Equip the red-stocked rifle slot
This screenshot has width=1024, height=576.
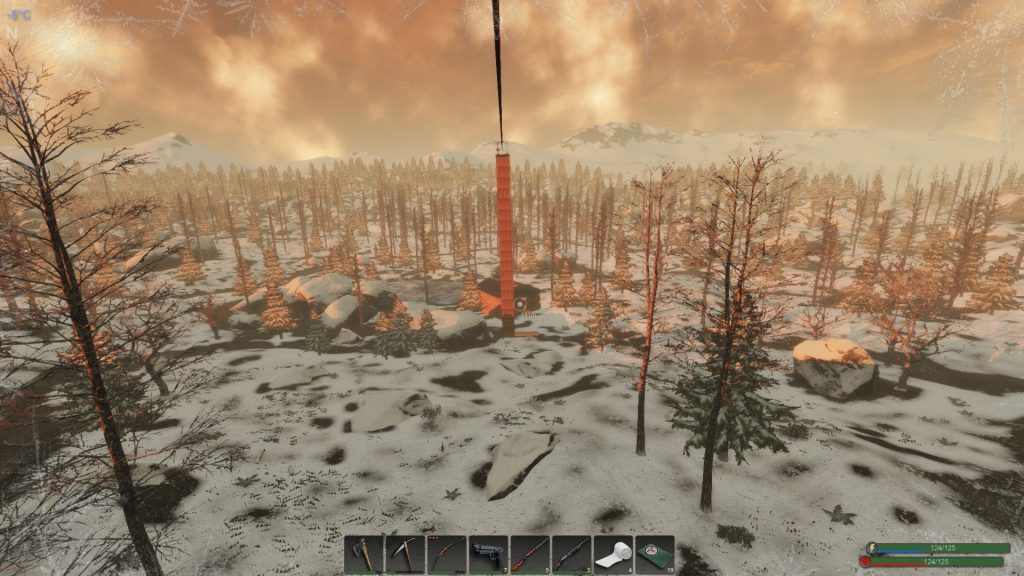point(530,554)
